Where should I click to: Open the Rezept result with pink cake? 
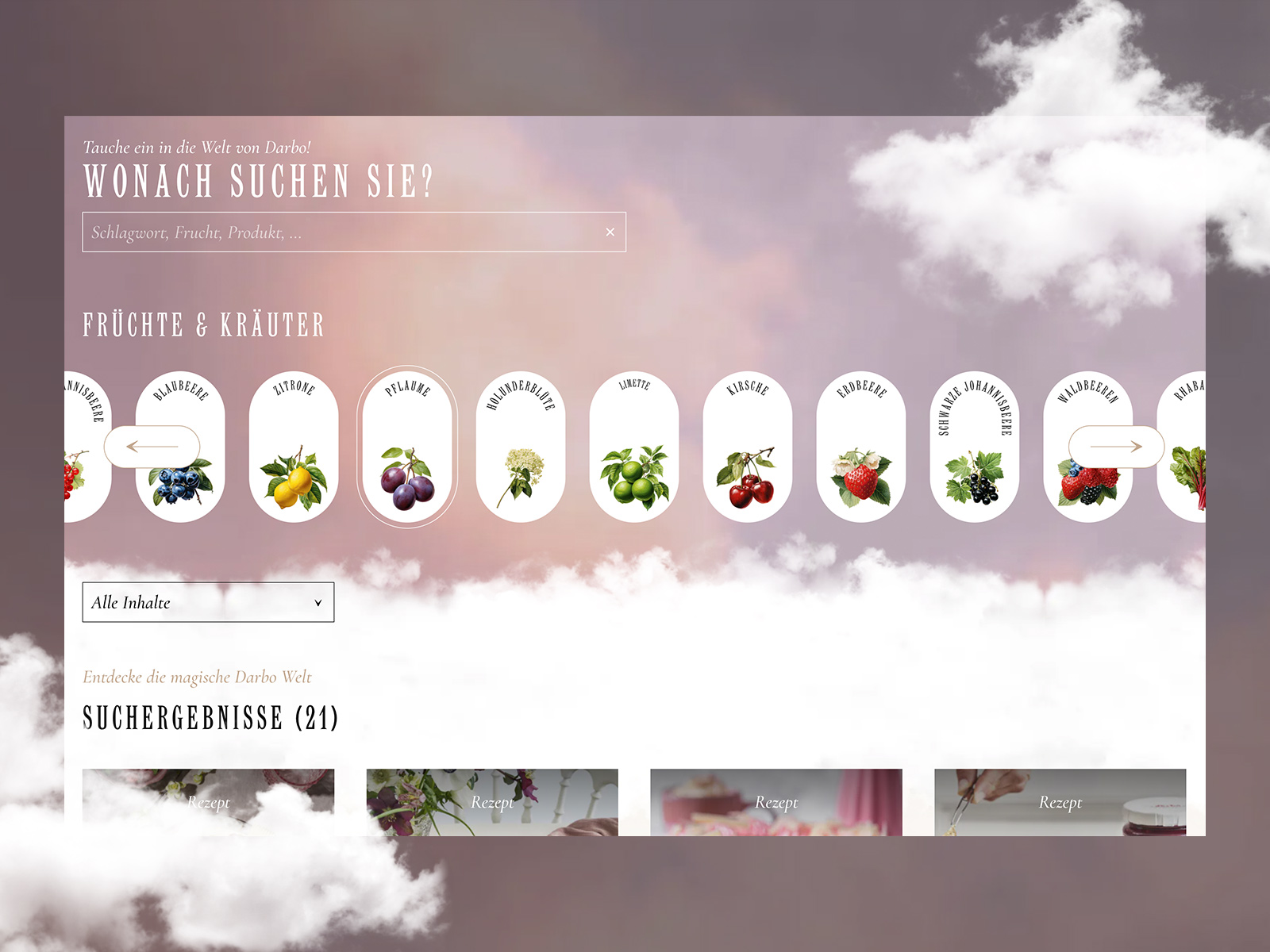pyautogui.click(x=775, y=802)
